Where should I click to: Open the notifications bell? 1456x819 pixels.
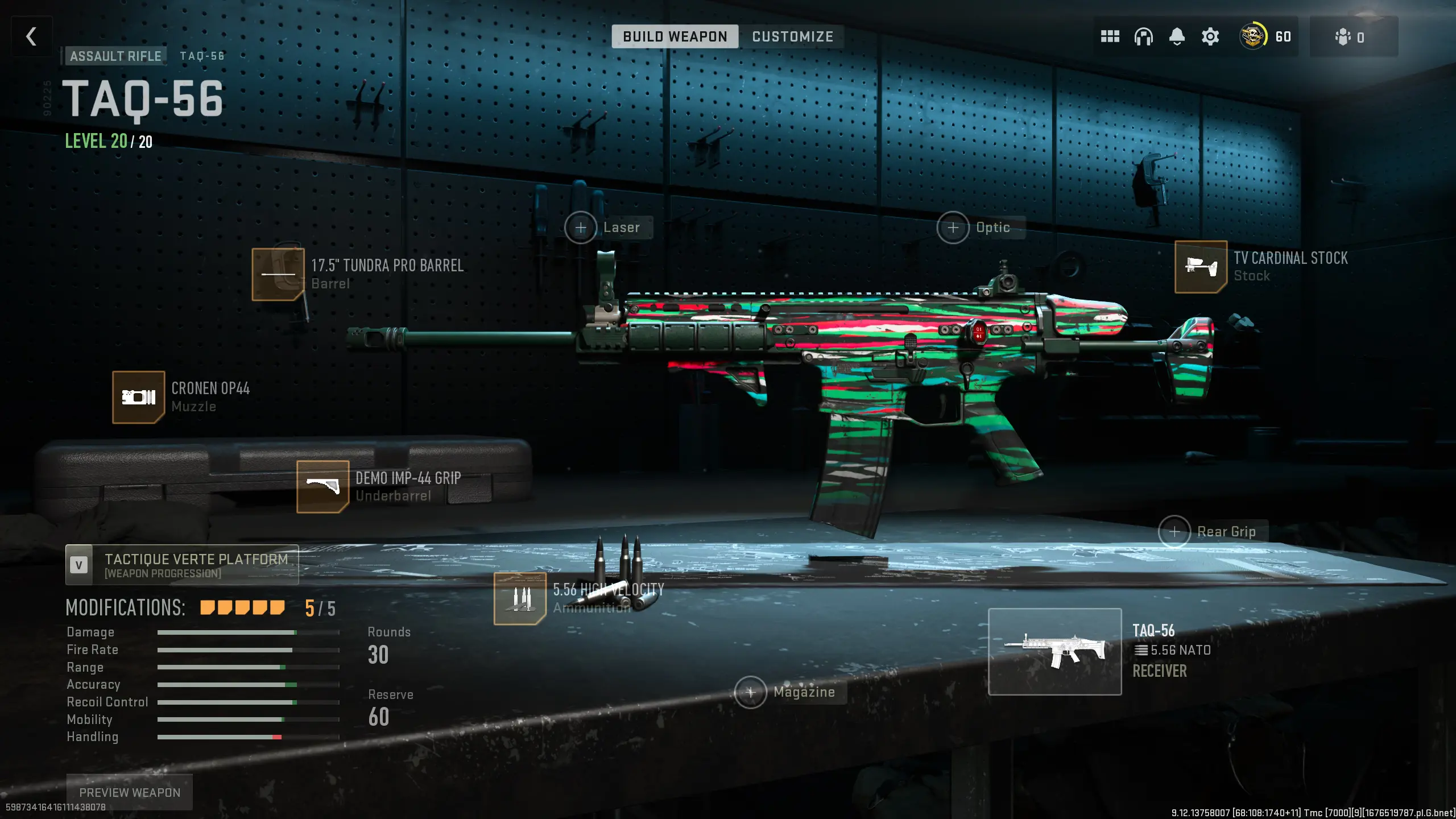tap(1176, 36)
